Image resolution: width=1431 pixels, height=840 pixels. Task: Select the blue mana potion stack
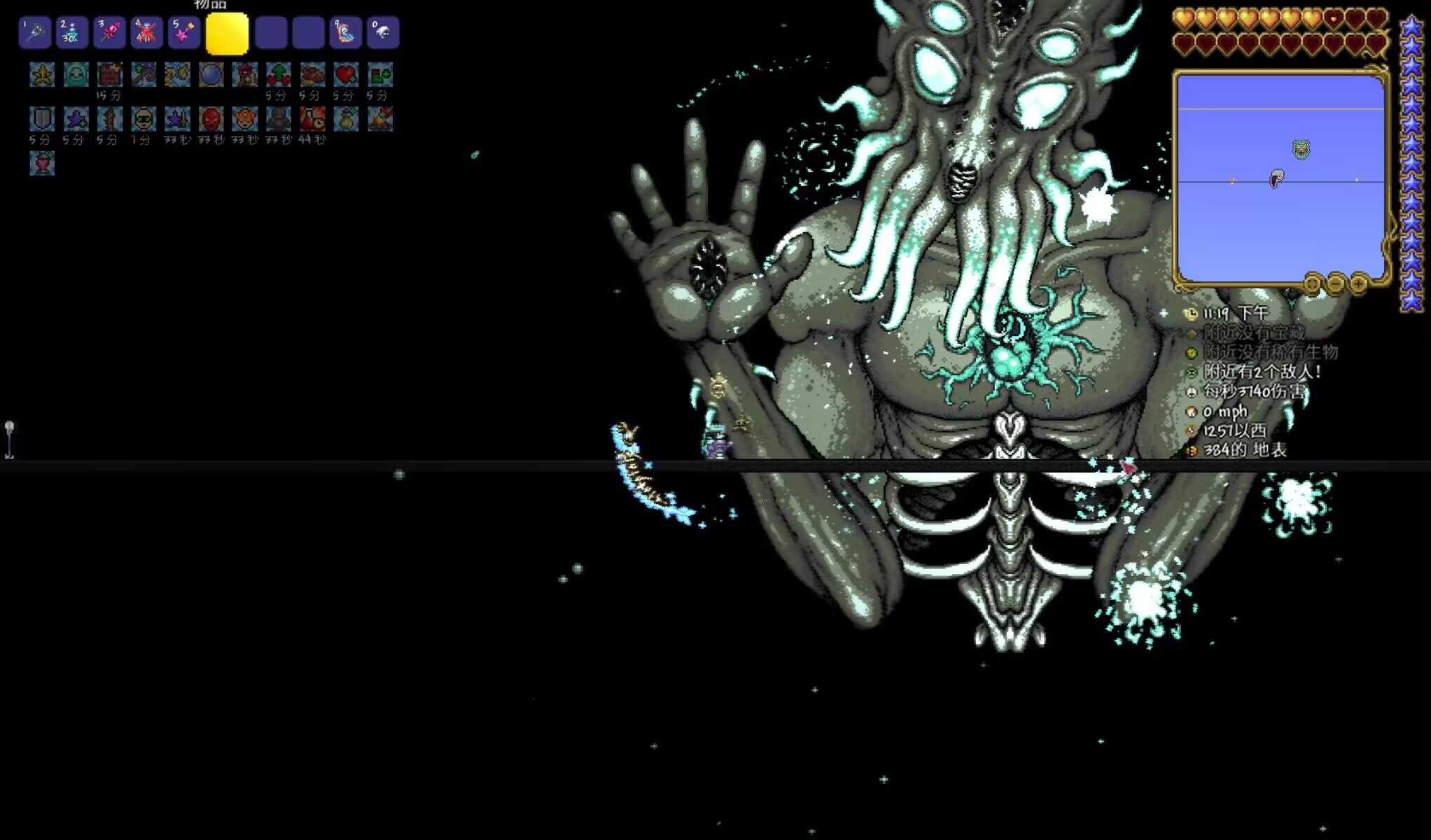[71, 33]
